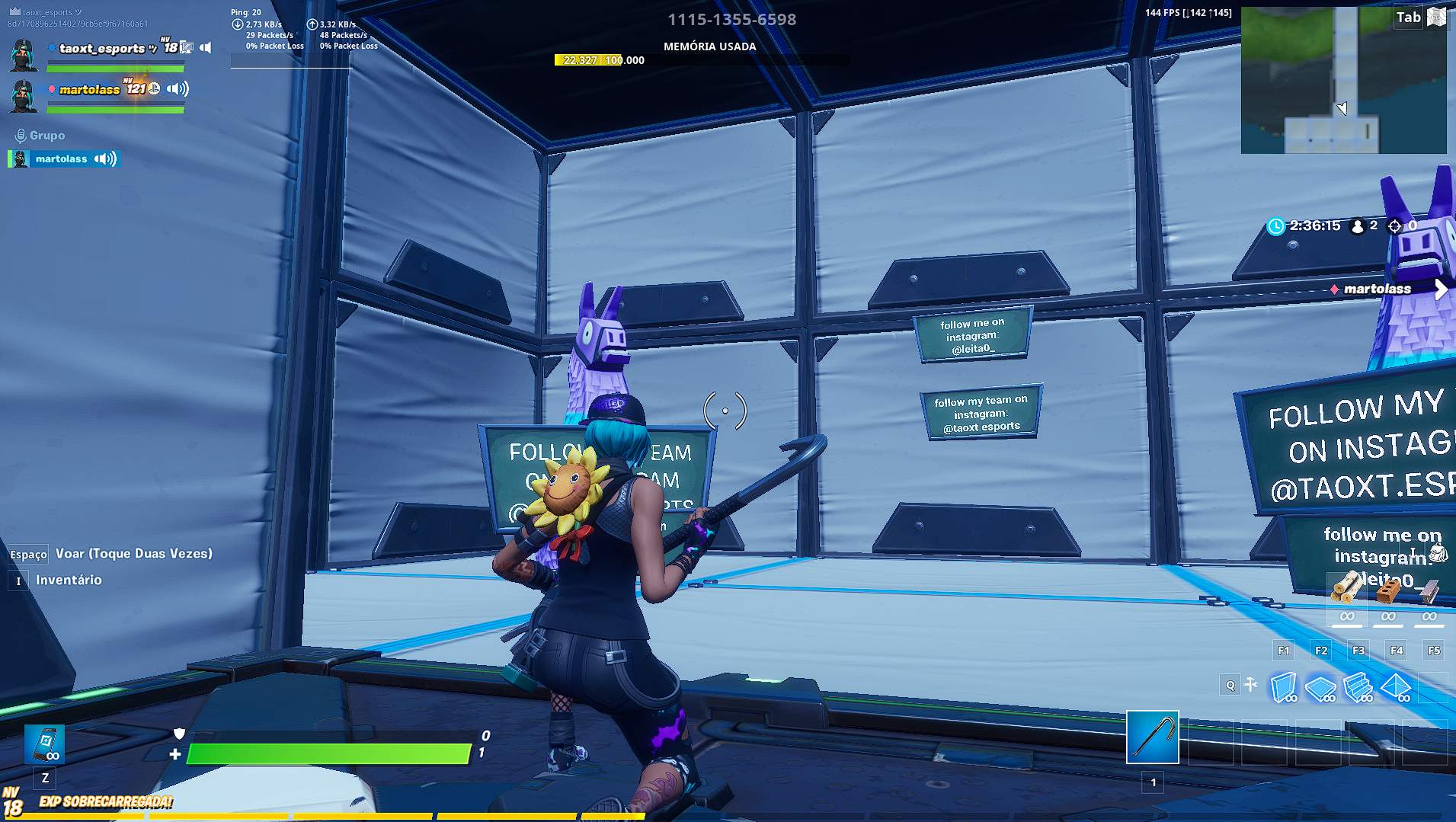Select the wall build piece

pos(1283,686)
